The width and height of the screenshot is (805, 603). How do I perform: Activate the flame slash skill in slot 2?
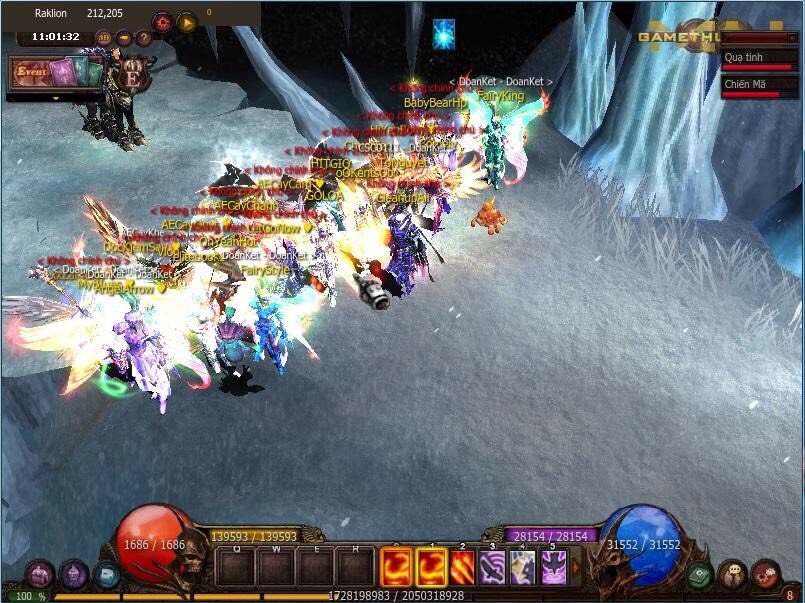(x=464, y=568)
